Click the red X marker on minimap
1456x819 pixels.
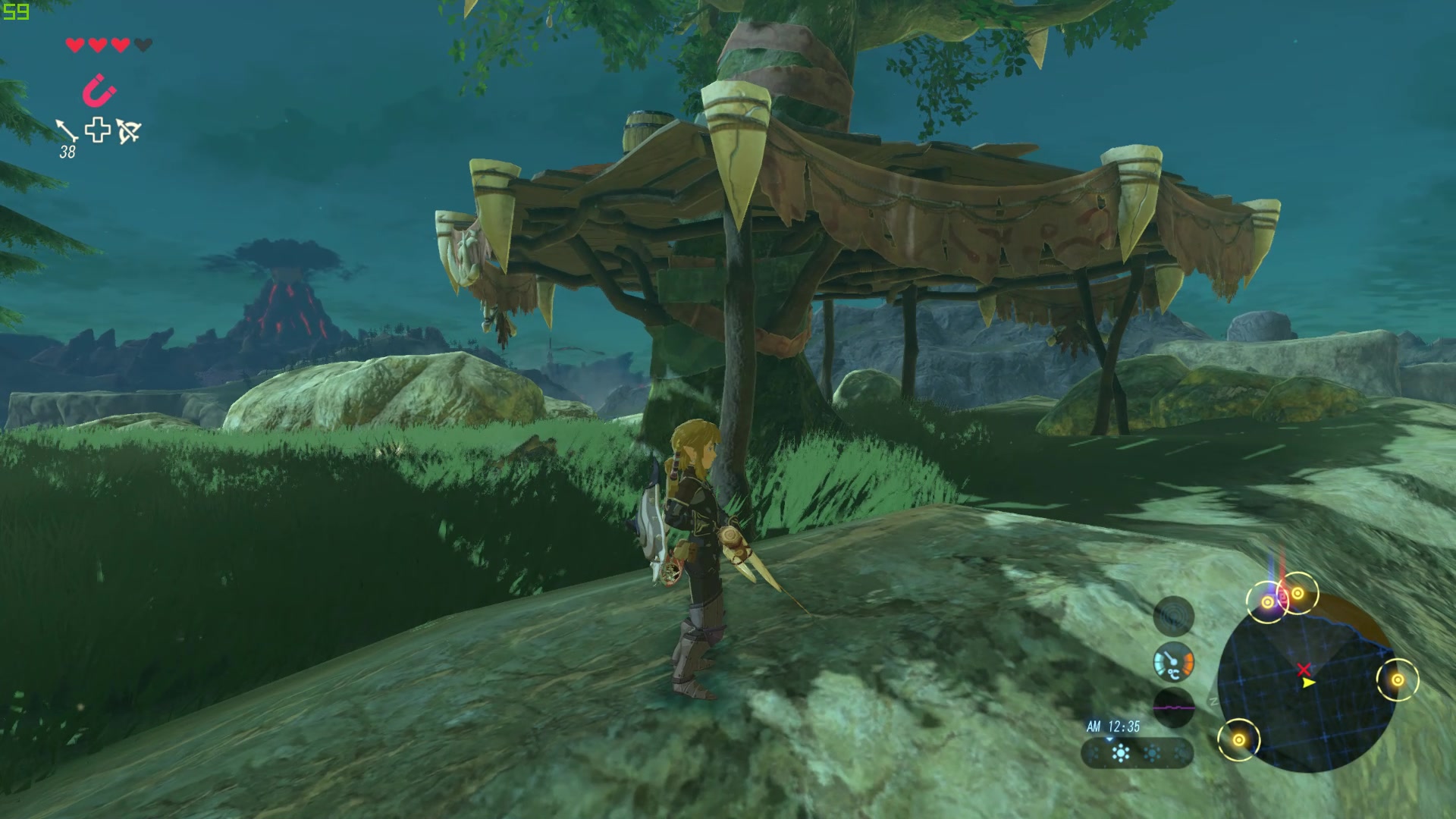(x=1304, y=670)
